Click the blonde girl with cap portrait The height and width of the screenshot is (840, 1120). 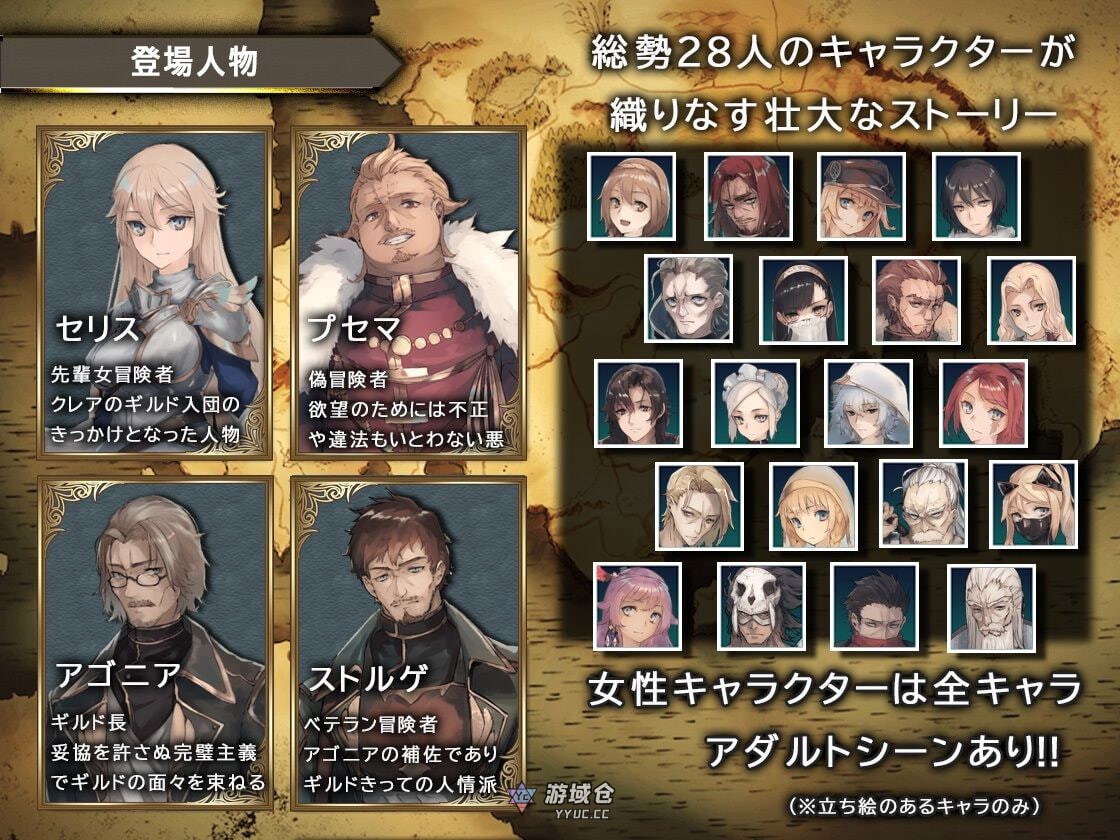[862, 196]
